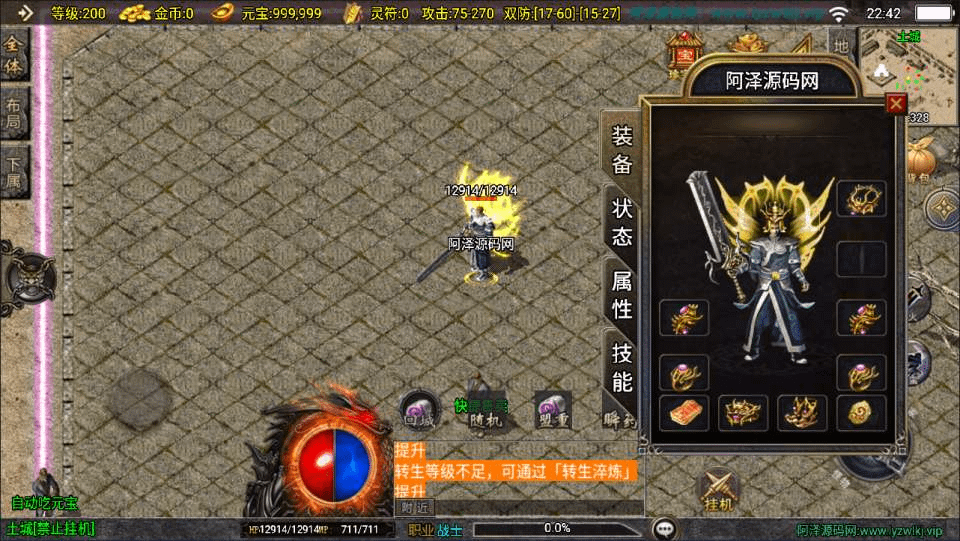Image resolution: width=960 pixels, height=541 pixels.
Task: Select the 装备 equipment tab
Action: tap(621, 151)
